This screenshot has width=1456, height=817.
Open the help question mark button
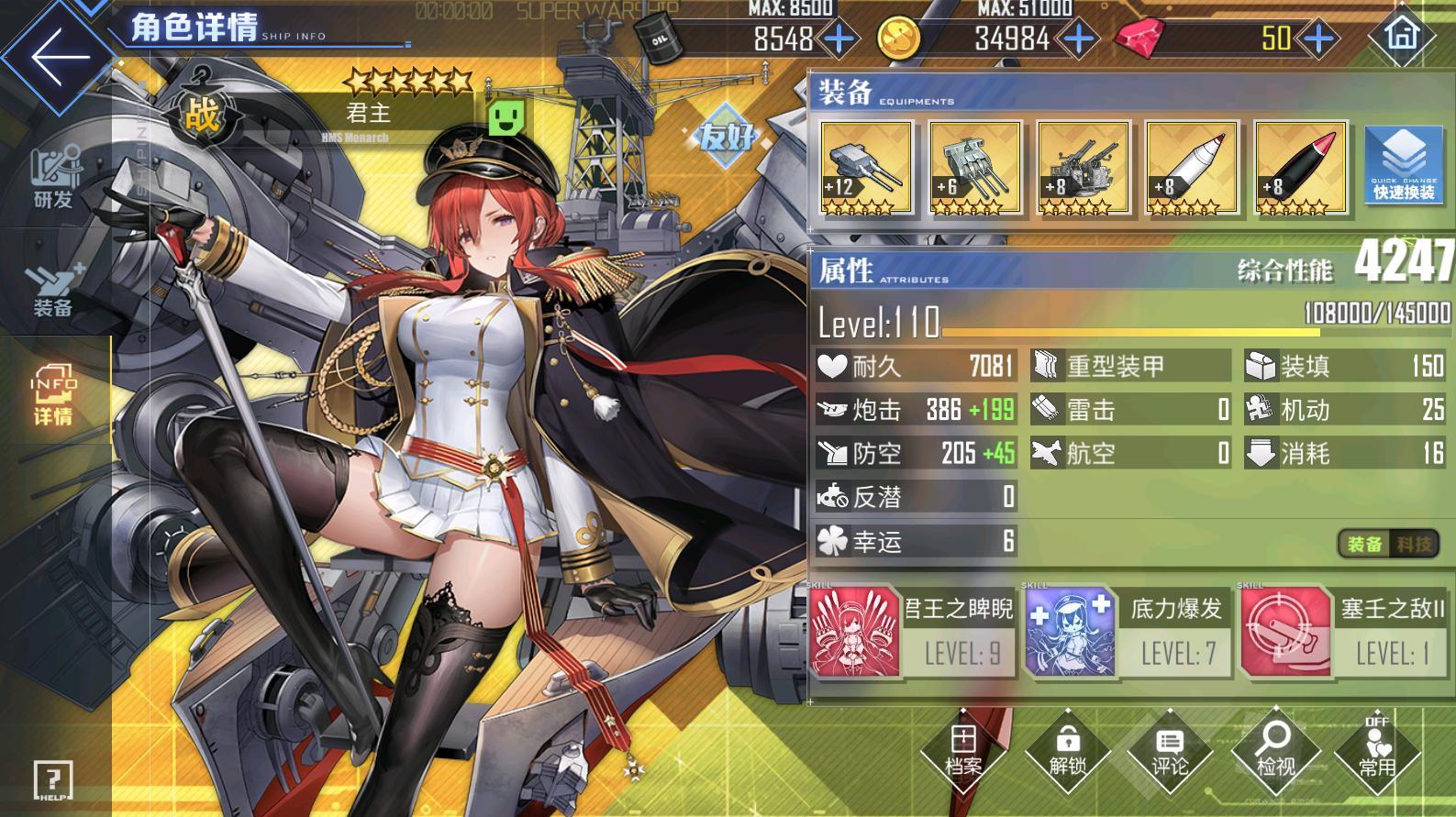[x=53, y=781]
